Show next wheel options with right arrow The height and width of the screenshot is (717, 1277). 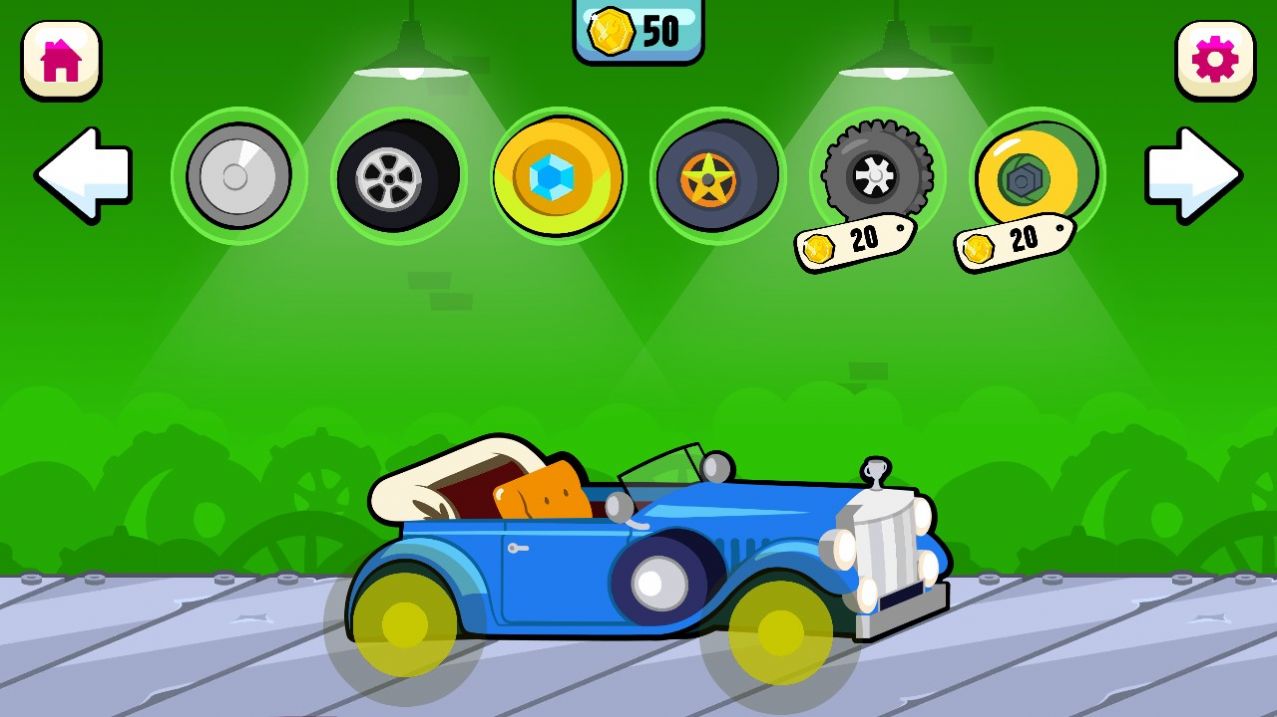[x=1192, y=175]
